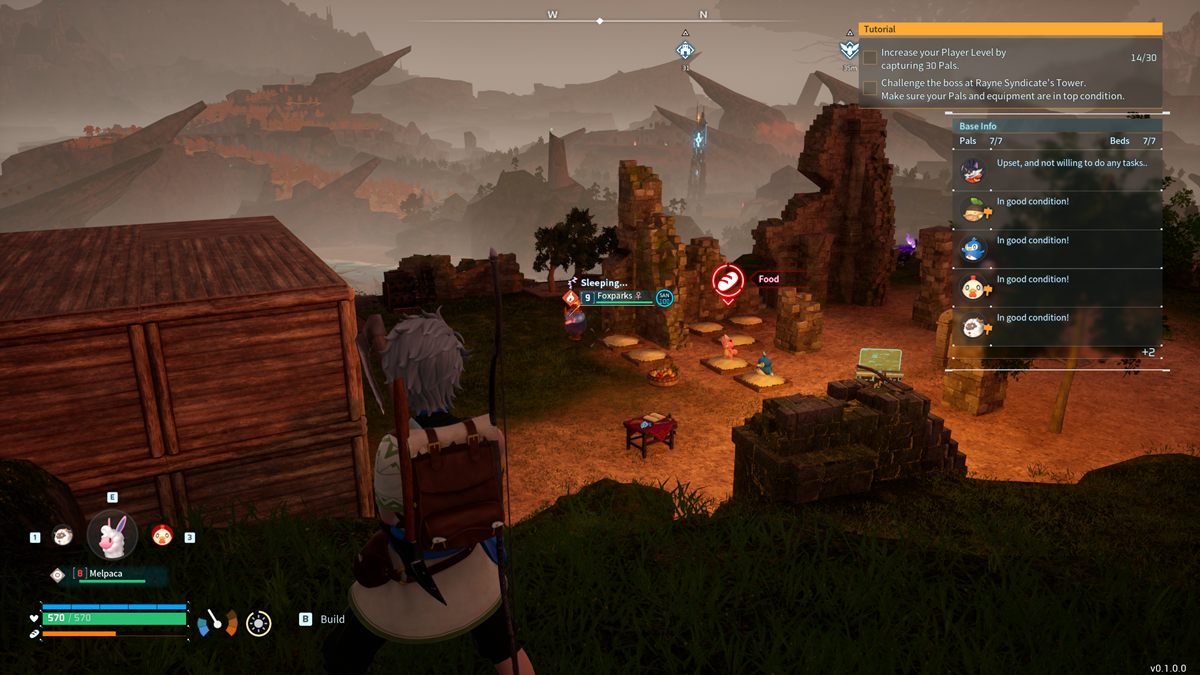Image resolution: width=1200 pixels, height=675 pixels.
Task: Select the upset pal row in Base Info
Action: pyautogui.click(x=1057, y=170)
